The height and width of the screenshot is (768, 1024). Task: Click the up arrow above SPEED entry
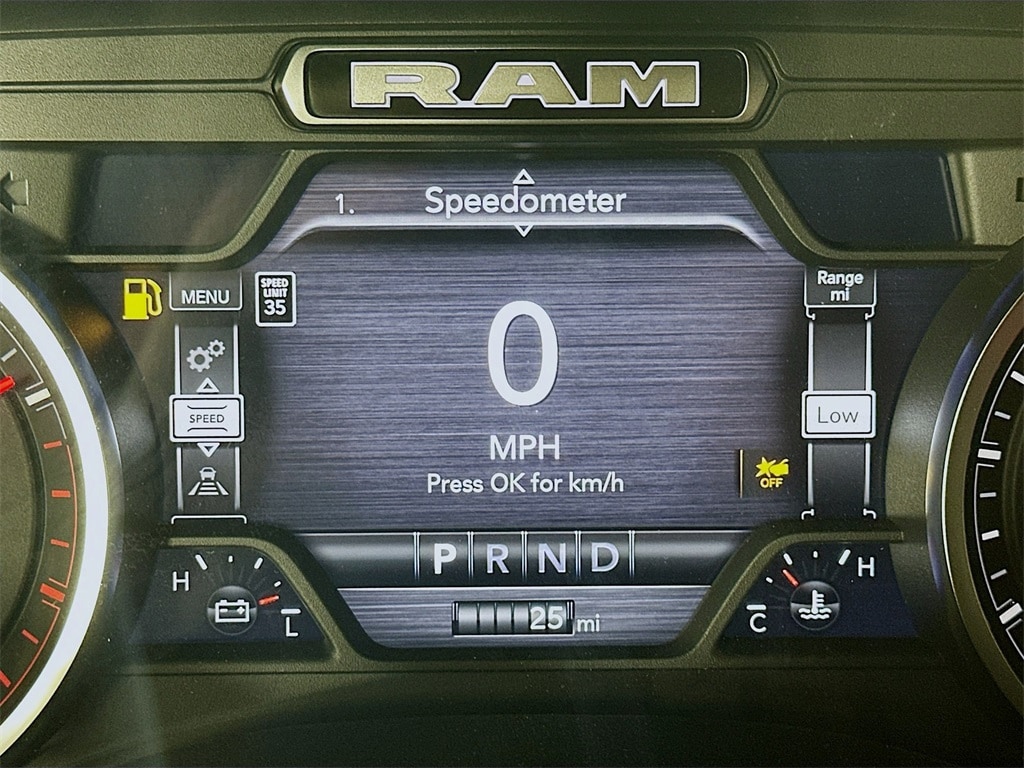pos(207,385)
